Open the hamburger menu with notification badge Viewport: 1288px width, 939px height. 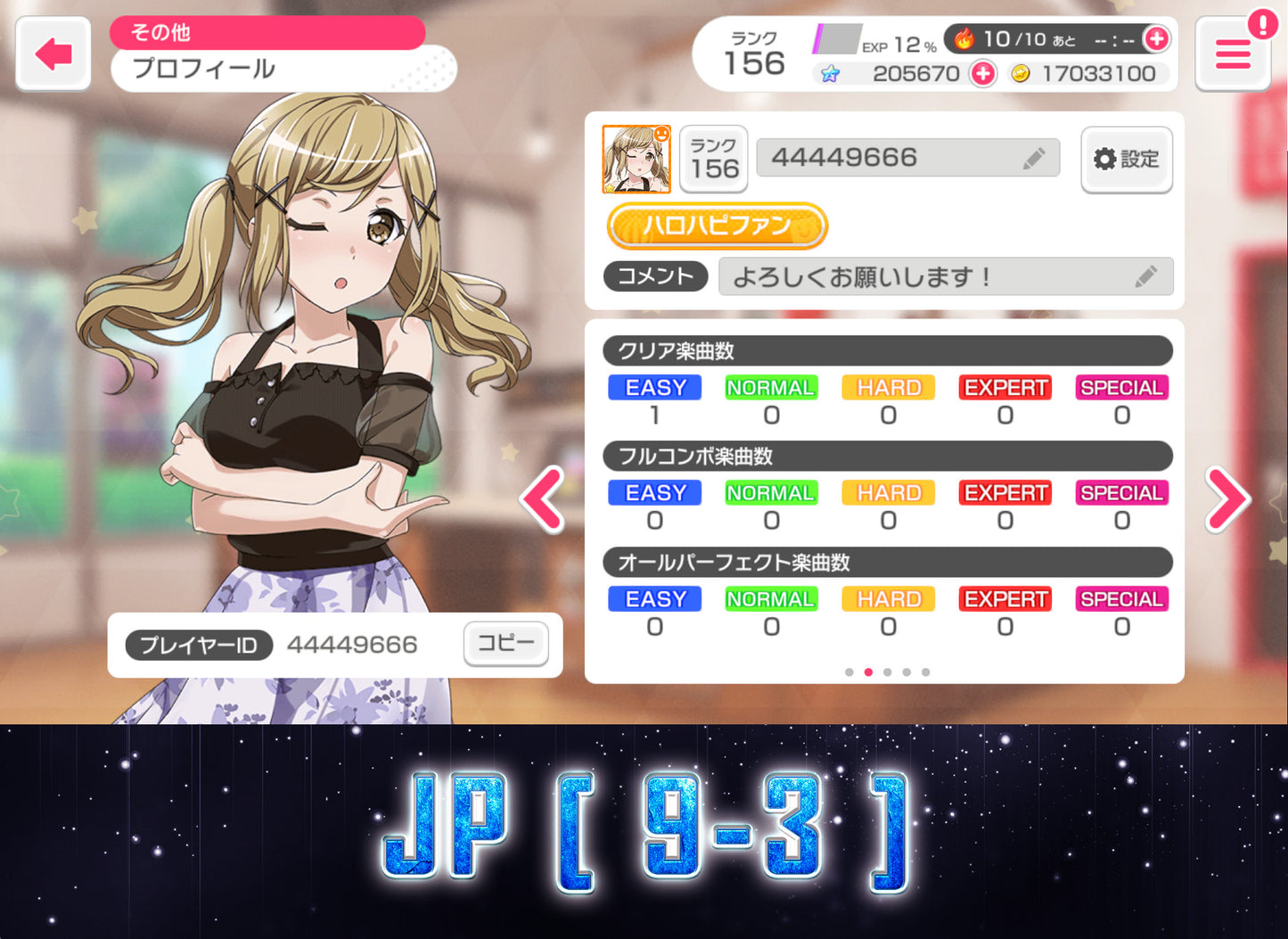coord(1233,54)
